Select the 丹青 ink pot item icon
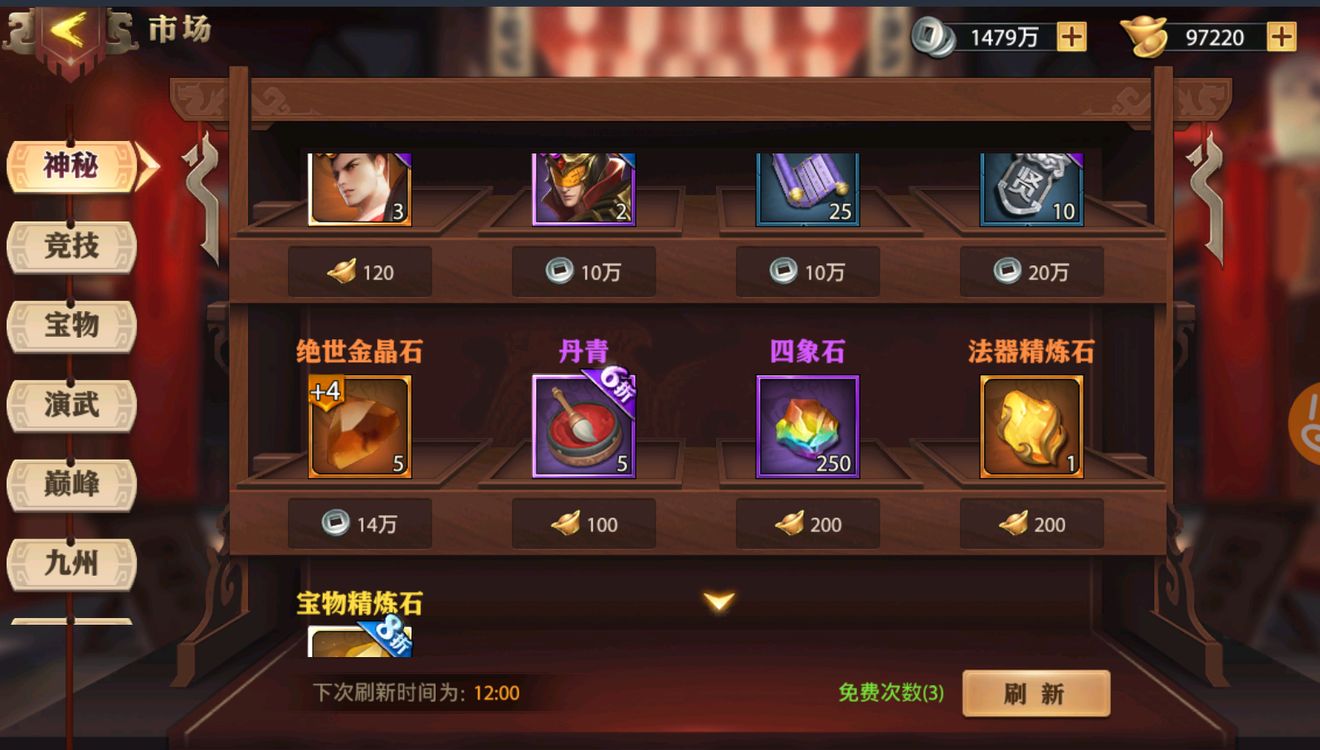 (x=582, y=426)
